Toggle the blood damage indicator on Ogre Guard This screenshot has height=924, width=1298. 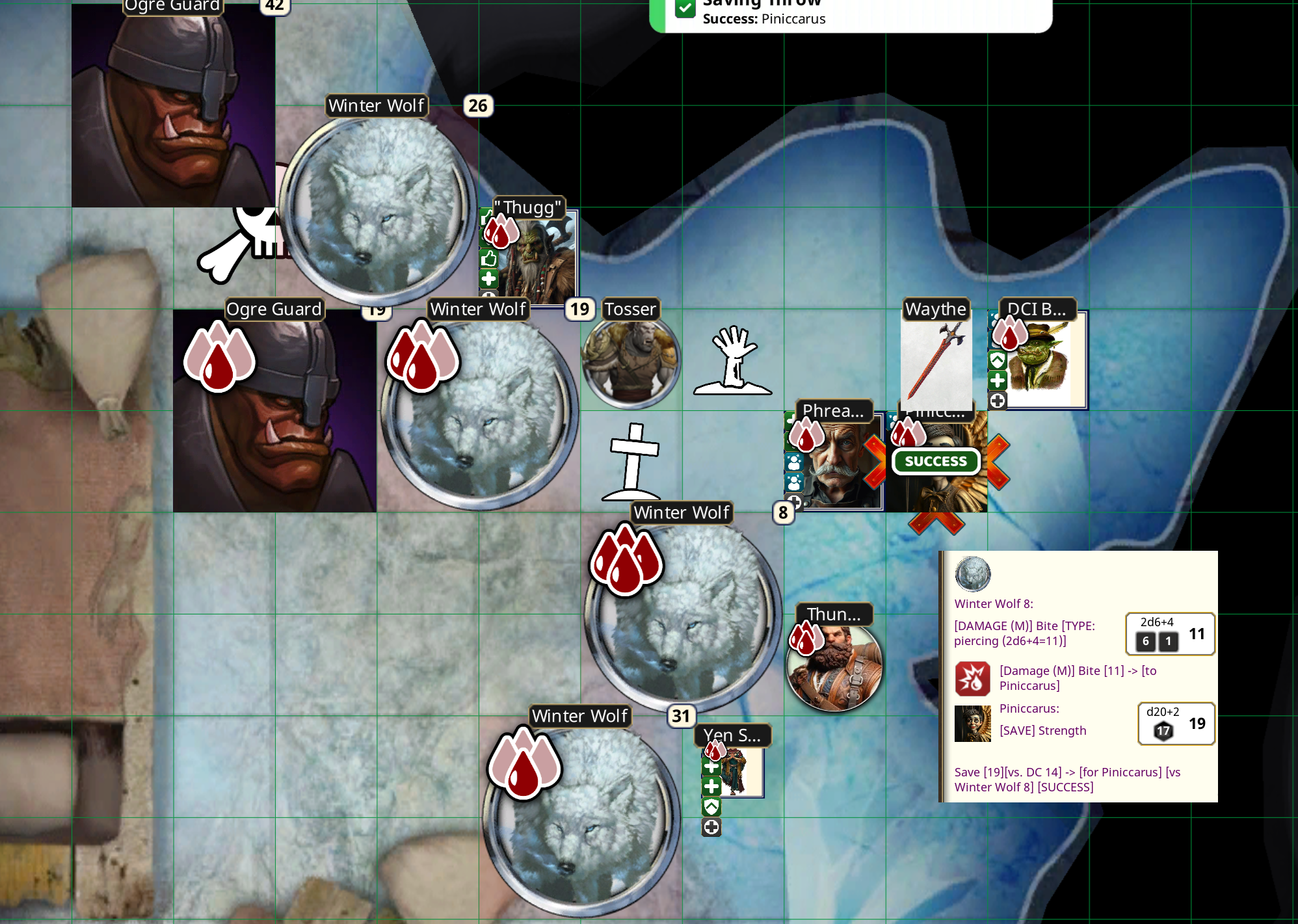220,358
